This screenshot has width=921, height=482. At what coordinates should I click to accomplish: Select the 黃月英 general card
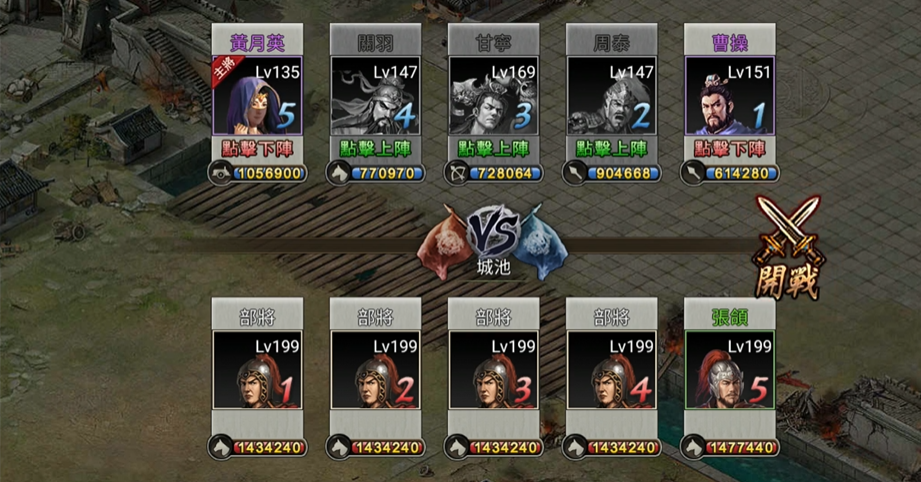point(257,97)
